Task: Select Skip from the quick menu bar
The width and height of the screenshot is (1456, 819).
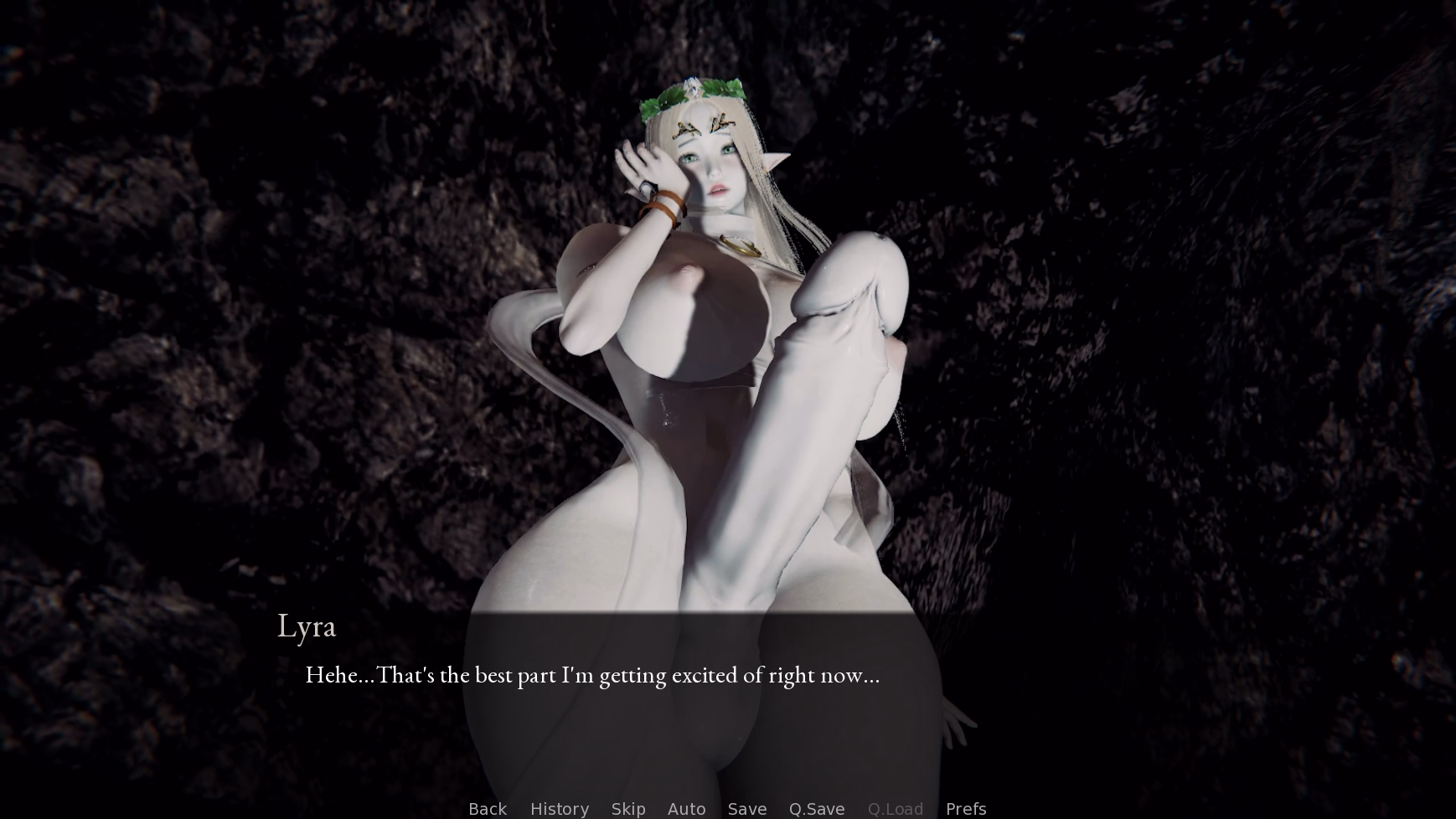Action: 629,808
